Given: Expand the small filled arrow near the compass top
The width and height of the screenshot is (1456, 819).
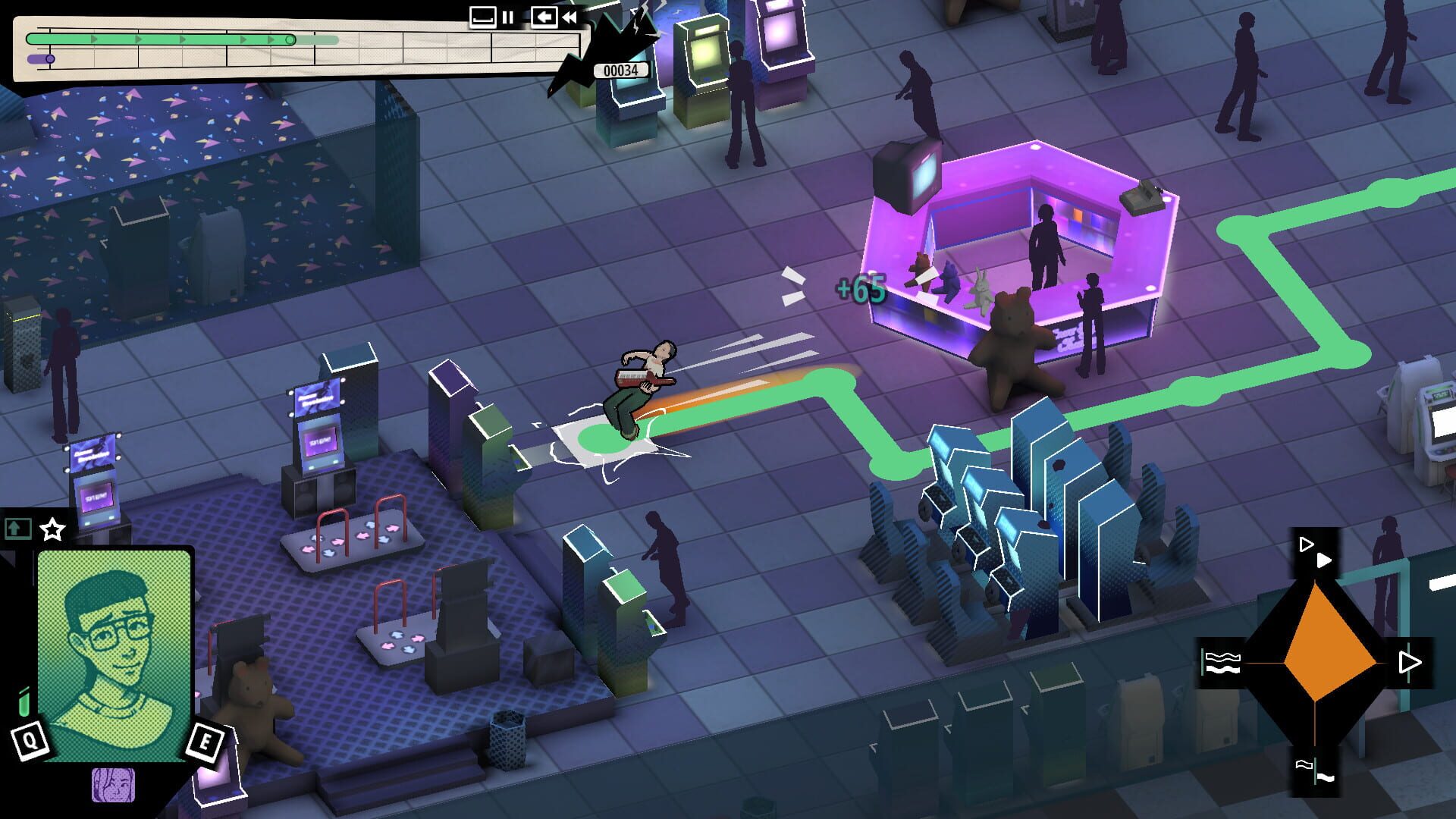Looking at the screenshot, I should [x=1323, y=560].
